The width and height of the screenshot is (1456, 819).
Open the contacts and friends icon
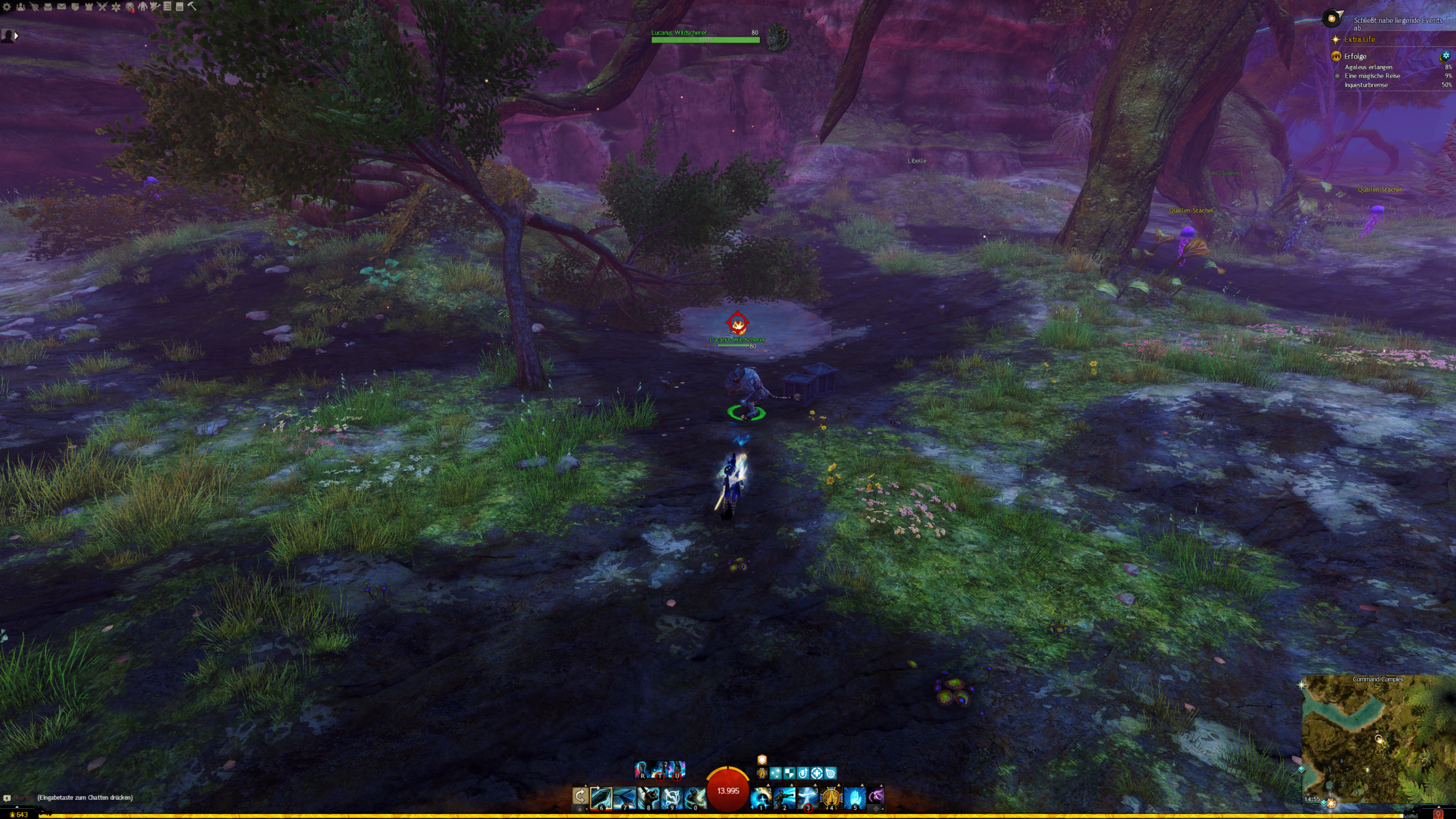click(20, 7)
